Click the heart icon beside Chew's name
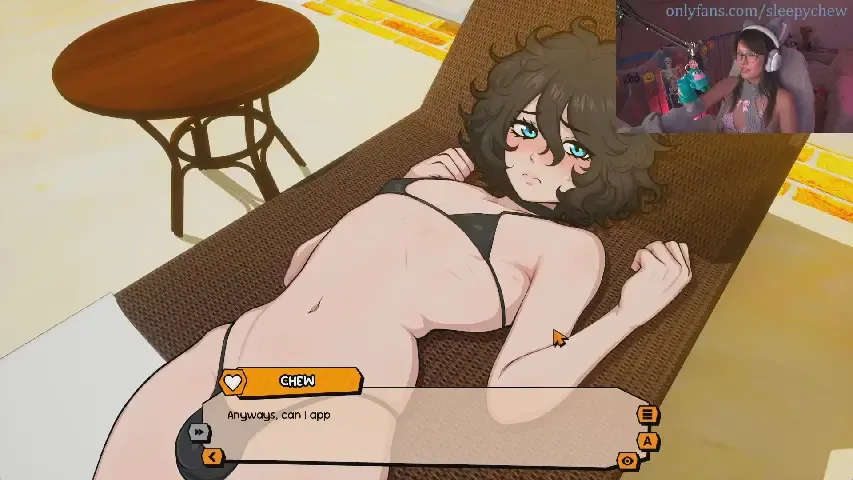The height and width of the screenshot is (480, 853). click(x=233, y=382)
